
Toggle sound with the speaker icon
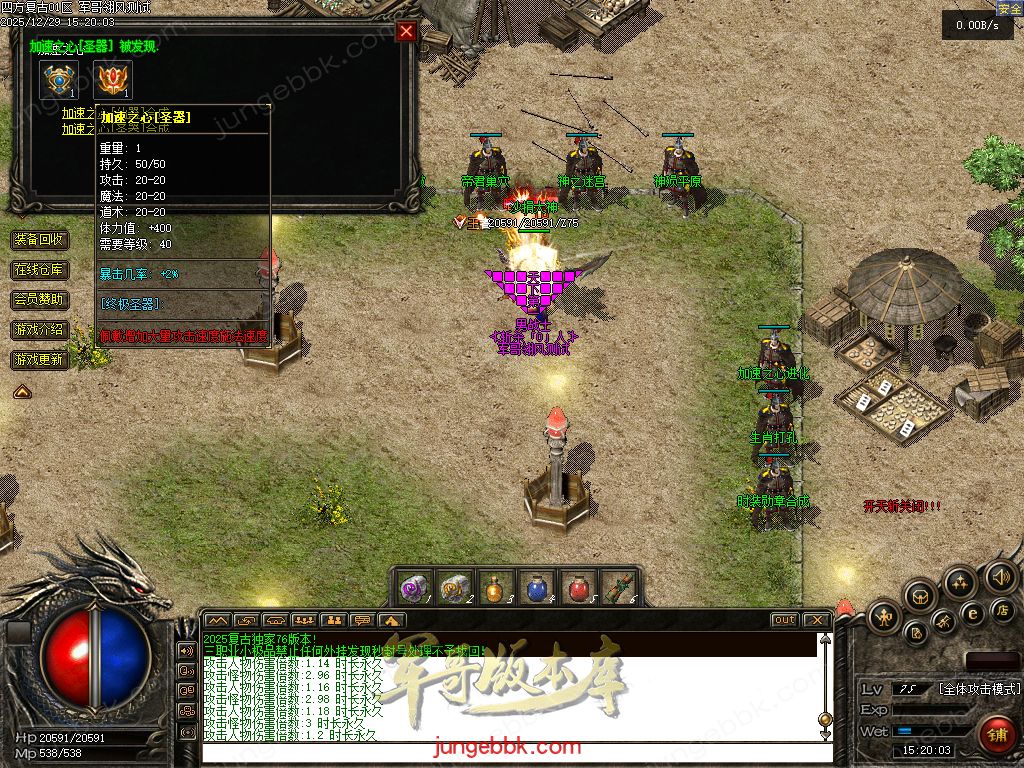(x=999, y=576)
